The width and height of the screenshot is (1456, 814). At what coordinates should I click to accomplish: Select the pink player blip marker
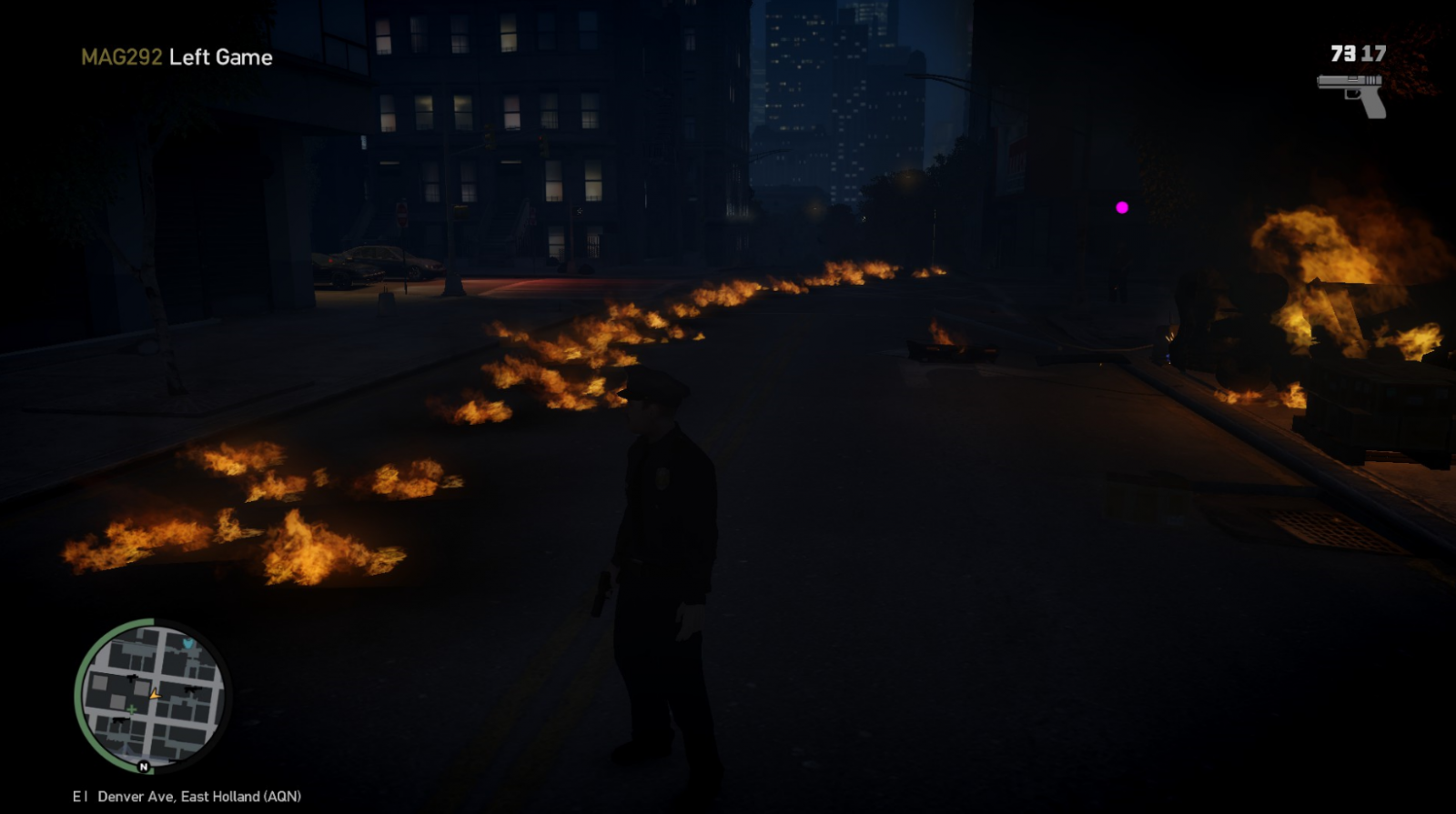1122,207
